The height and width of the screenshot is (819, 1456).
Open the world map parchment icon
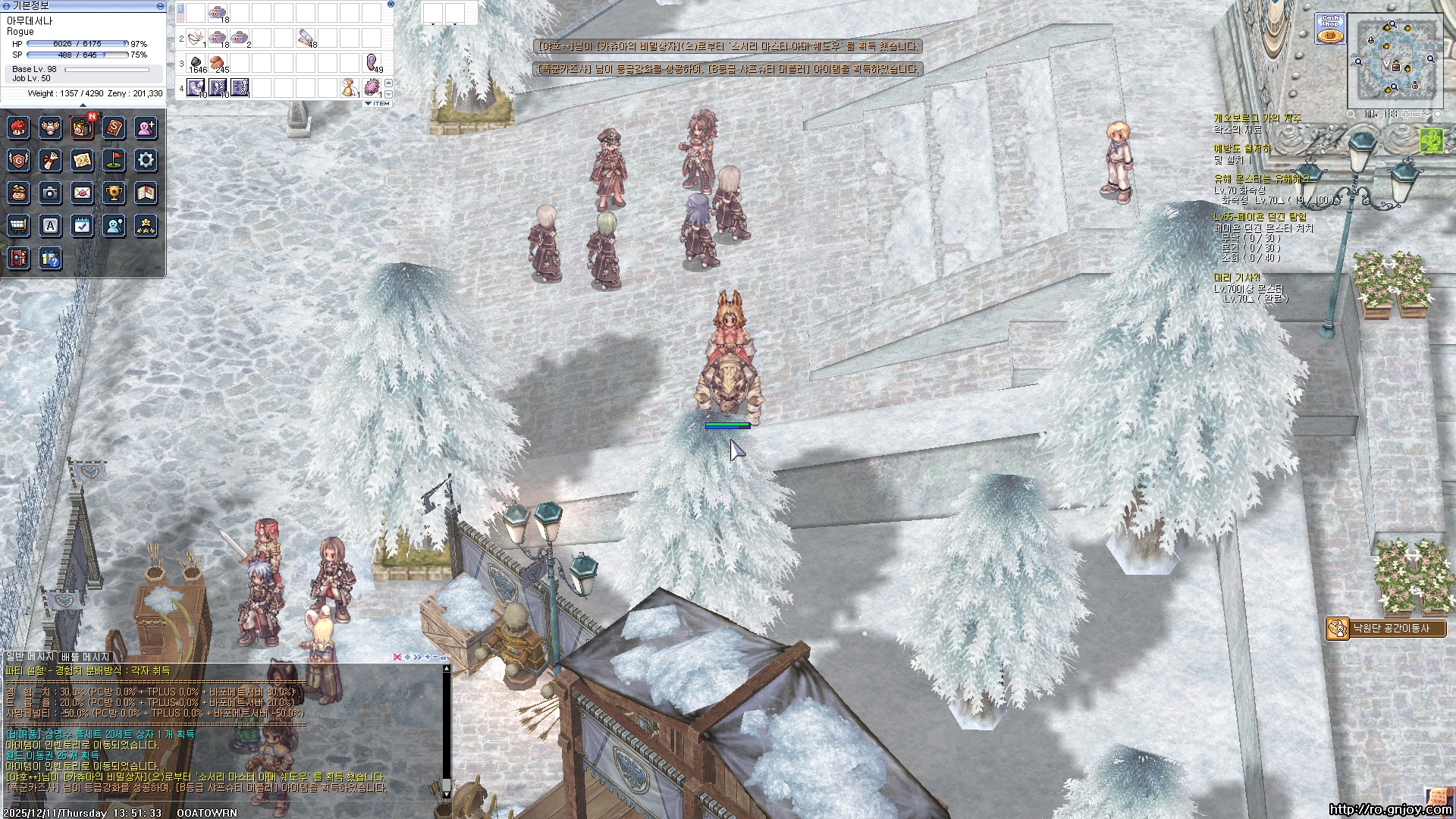click(x=82, y=160)
